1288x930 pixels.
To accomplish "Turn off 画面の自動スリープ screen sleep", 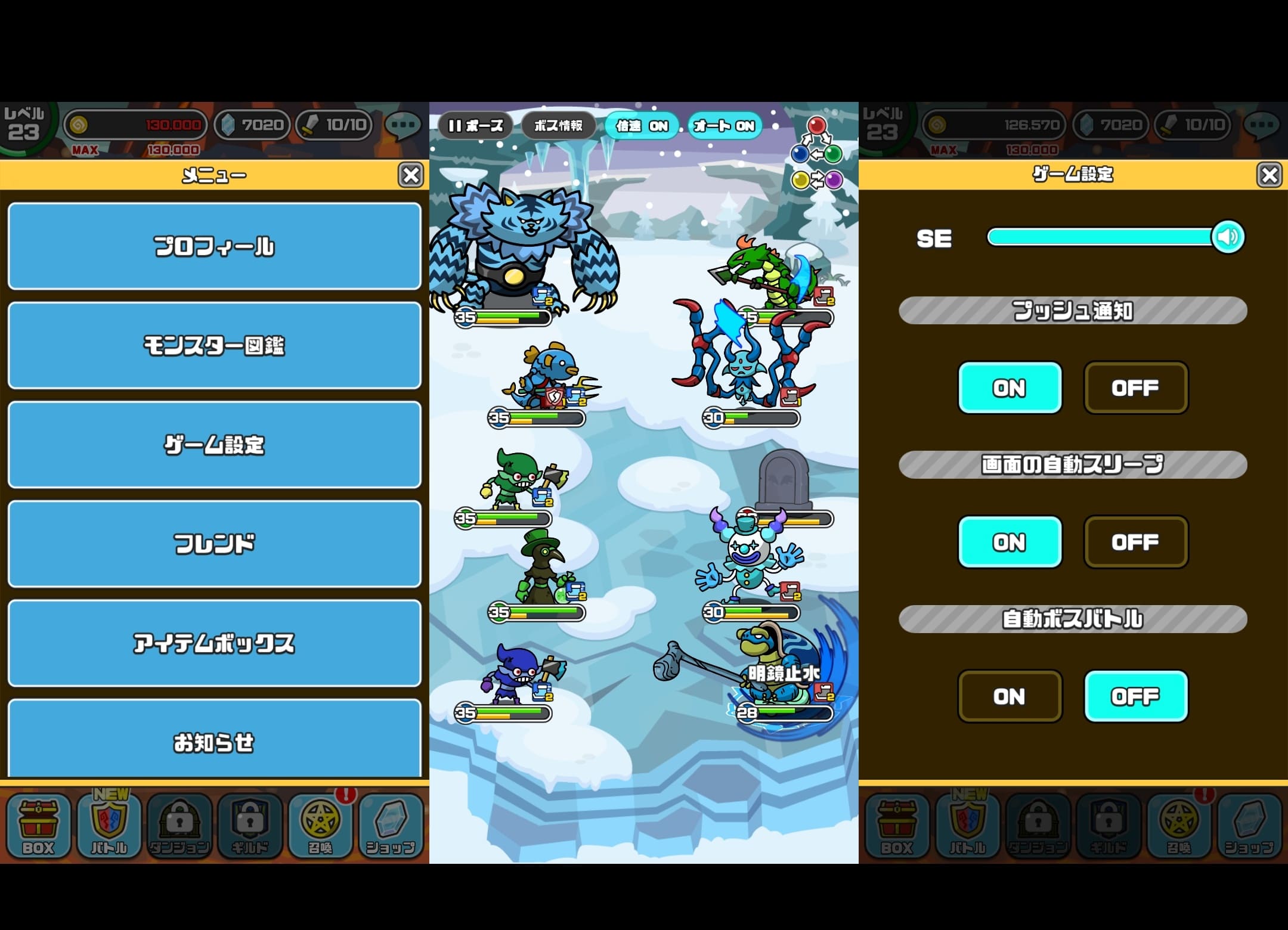I will (1135, 542).
